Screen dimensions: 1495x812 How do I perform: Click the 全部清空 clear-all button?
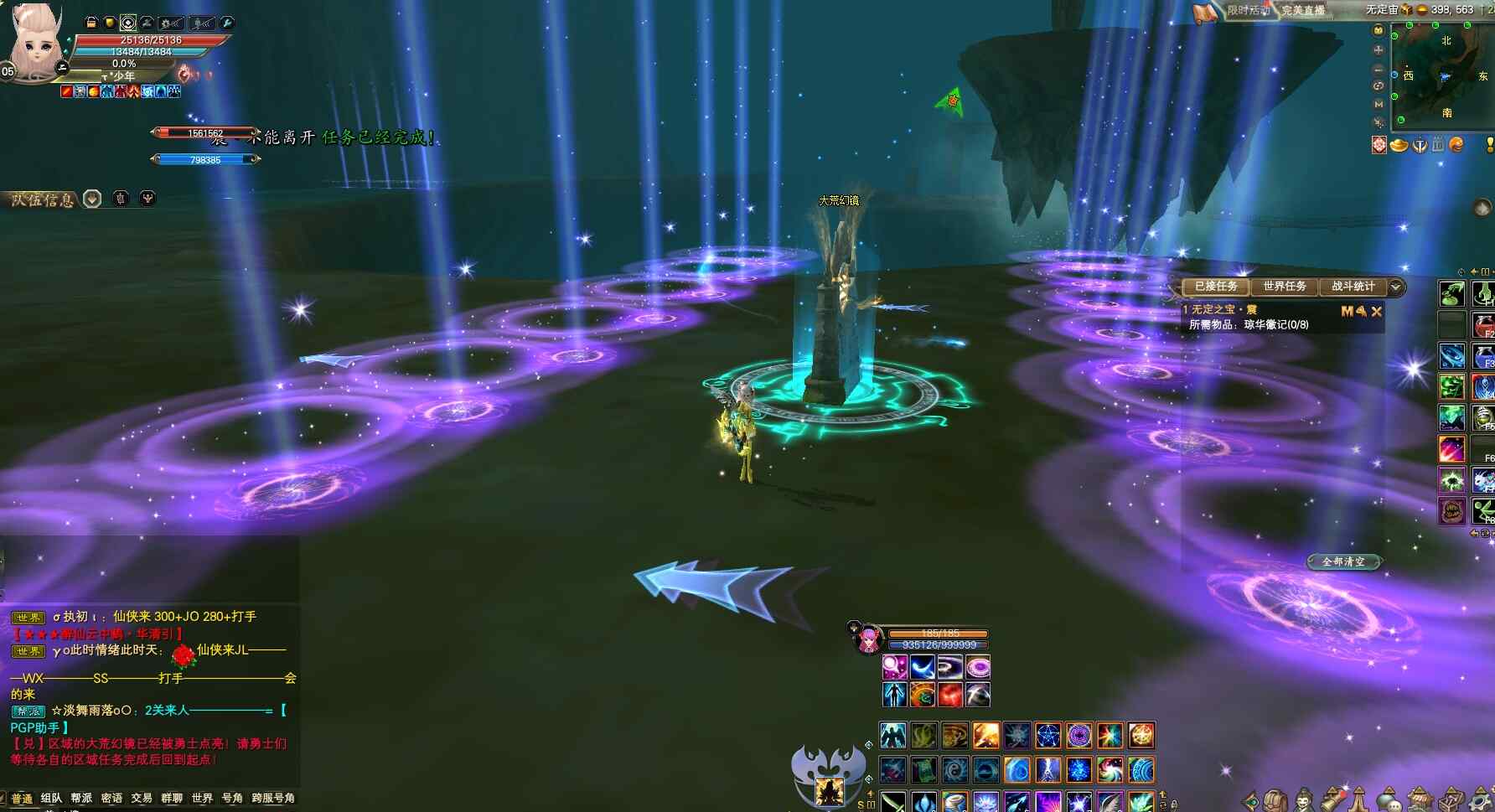(x=1343, y=561)
